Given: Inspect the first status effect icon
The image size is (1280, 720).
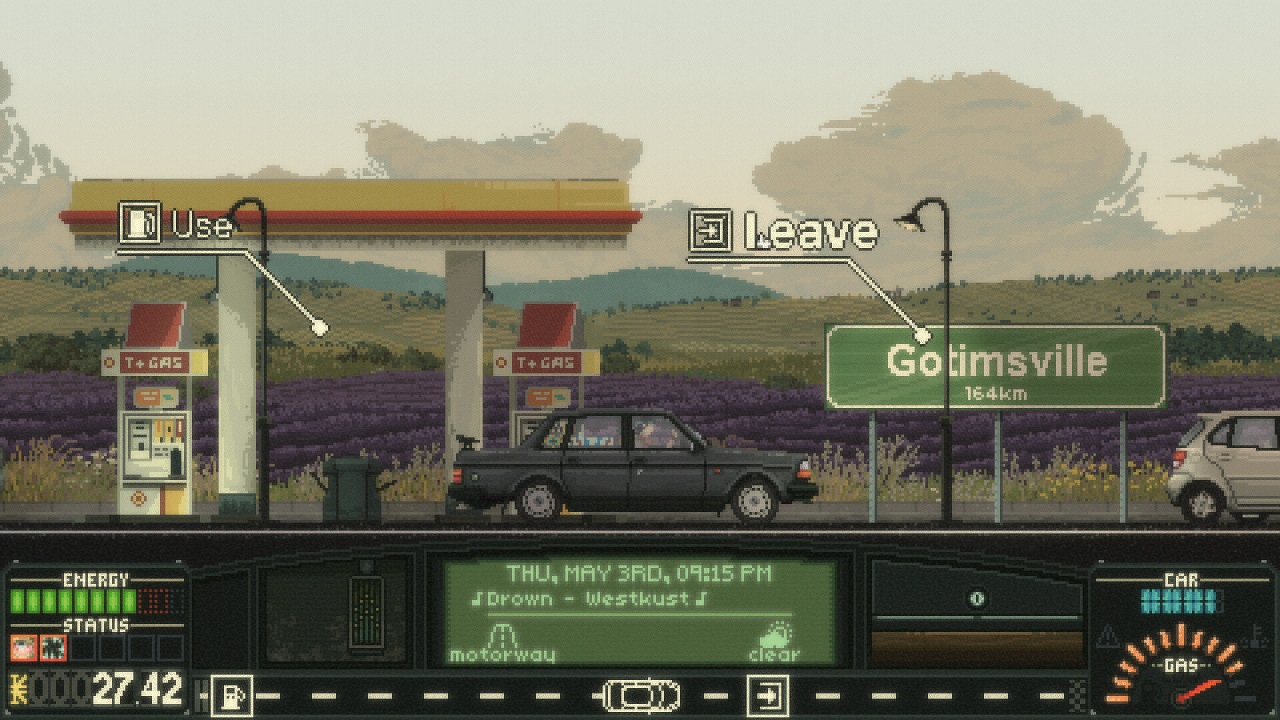Looking at the screenshot, I should (24, 648).
